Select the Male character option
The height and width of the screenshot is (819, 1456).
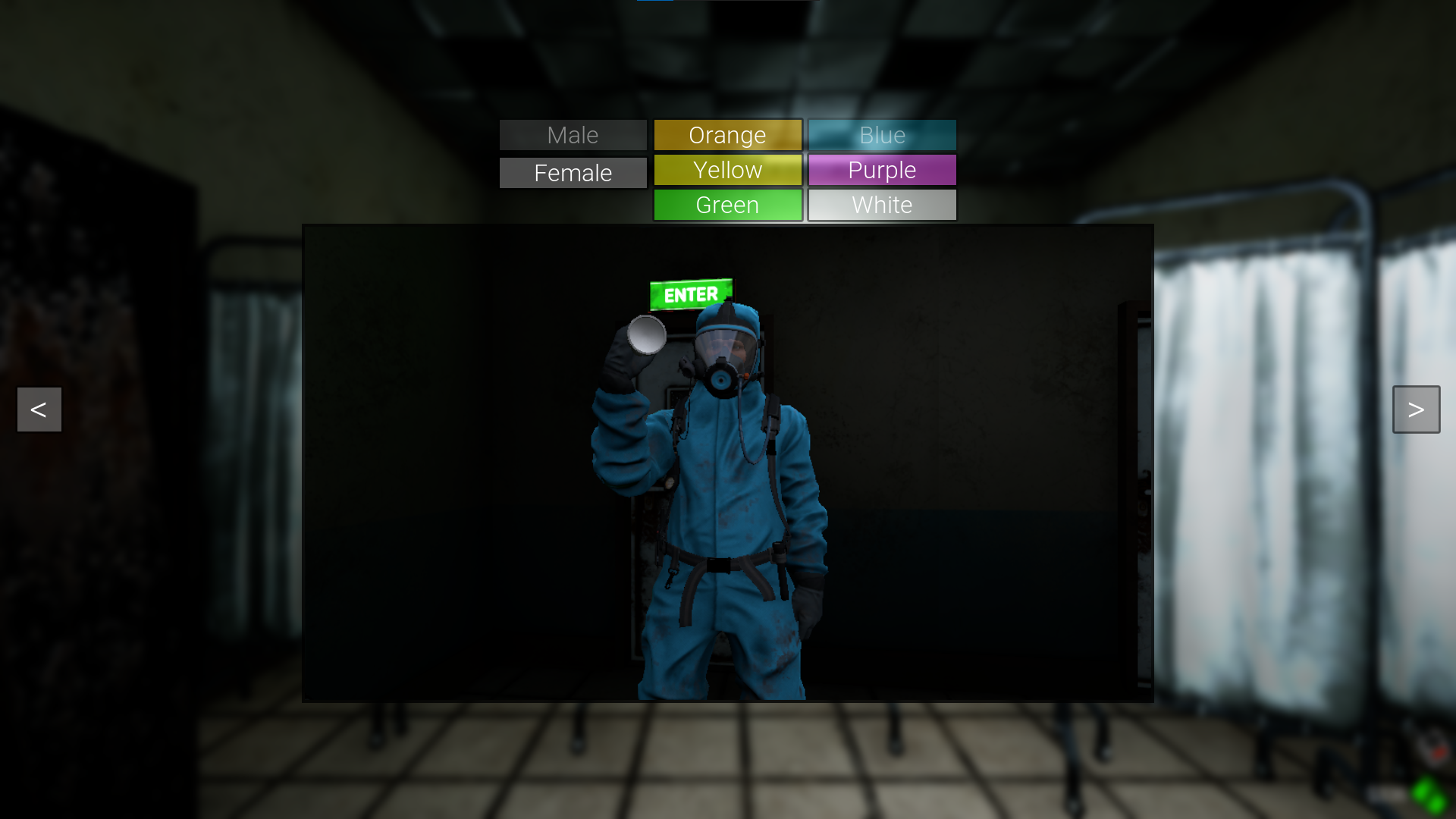coord(573,135)
